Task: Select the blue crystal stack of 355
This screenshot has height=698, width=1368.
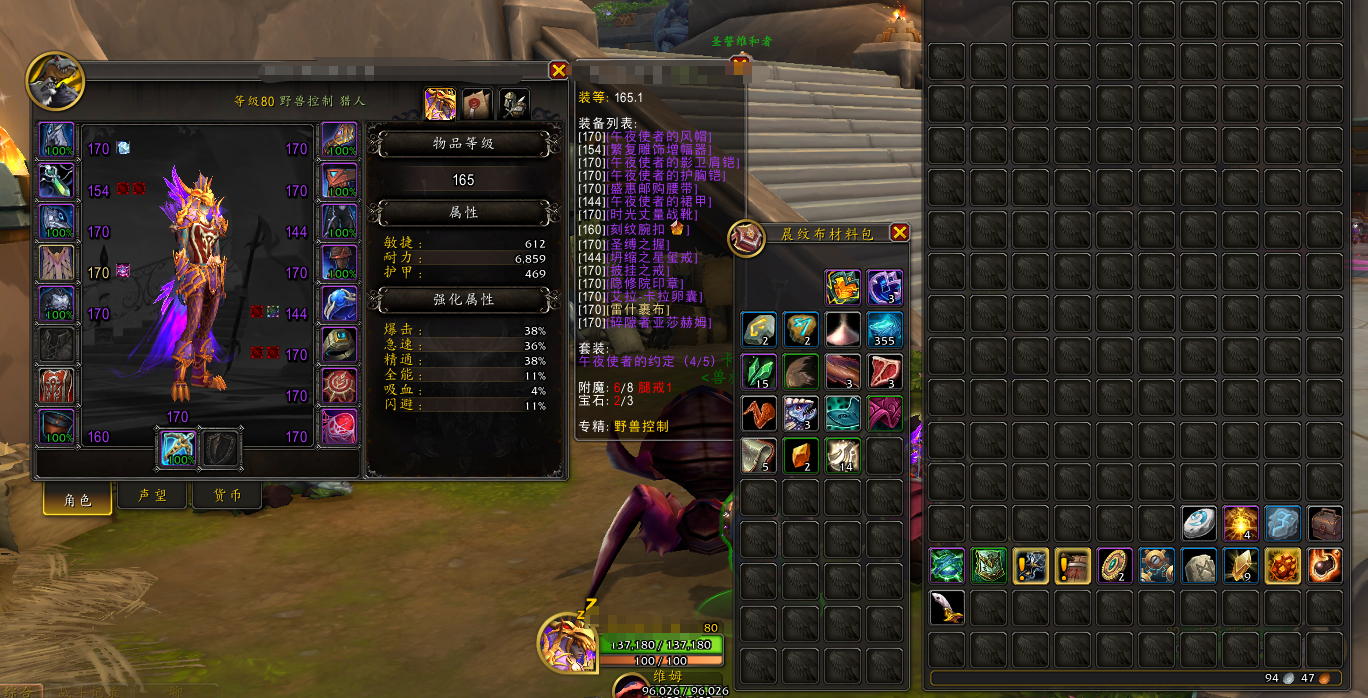Action: (885, 330)
